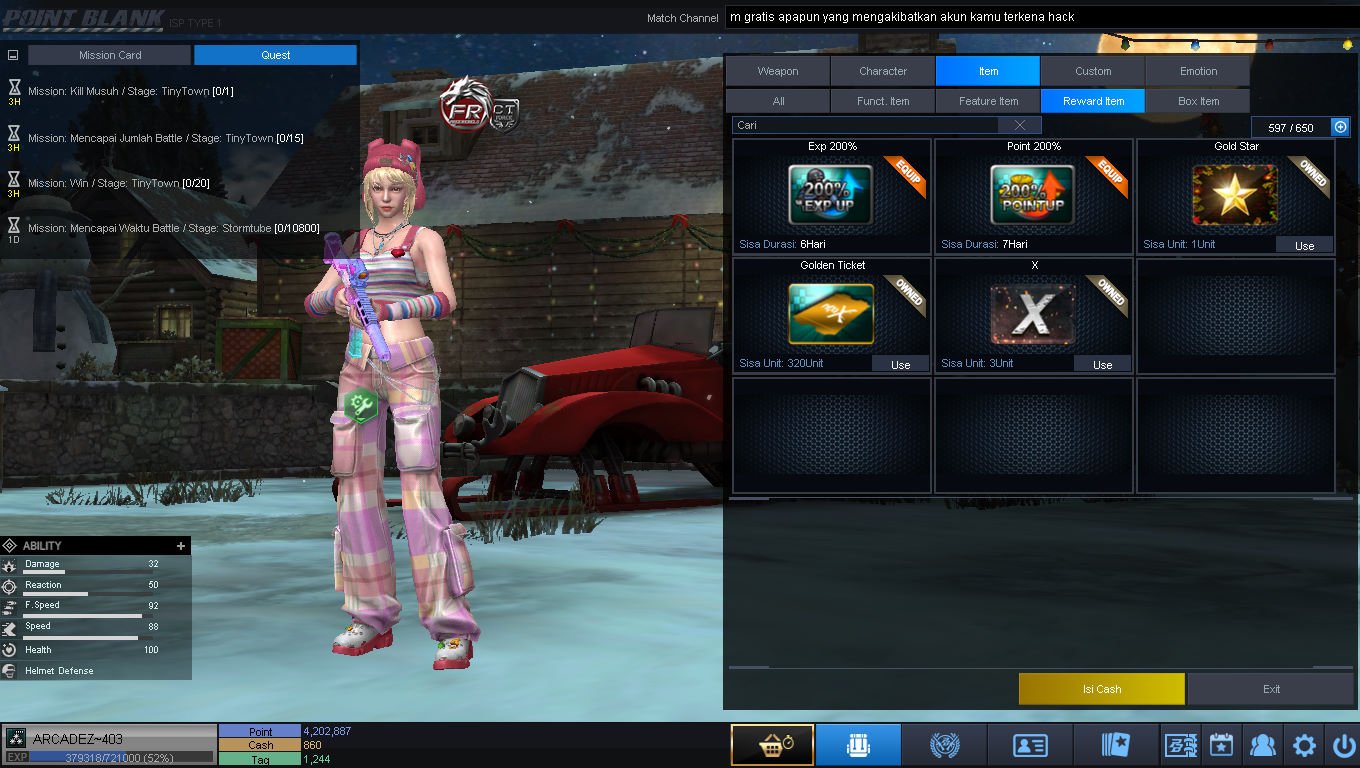Screen dimensions: 1360x768
Task: Show the Emotion tab
Action: [x=1198, y=71]
